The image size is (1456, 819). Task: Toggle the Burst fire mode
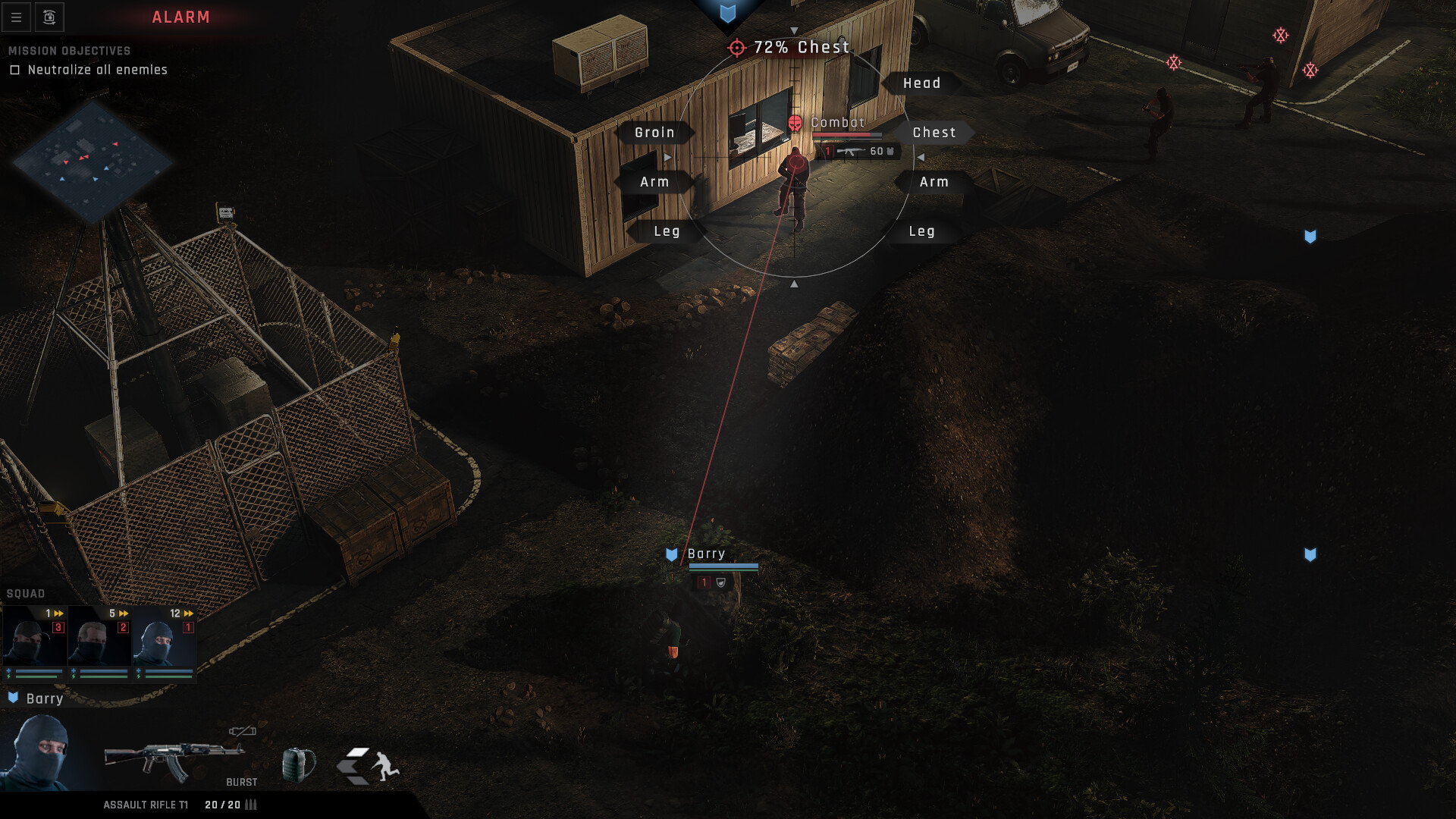pyautogui.click(x=242, y=782)
